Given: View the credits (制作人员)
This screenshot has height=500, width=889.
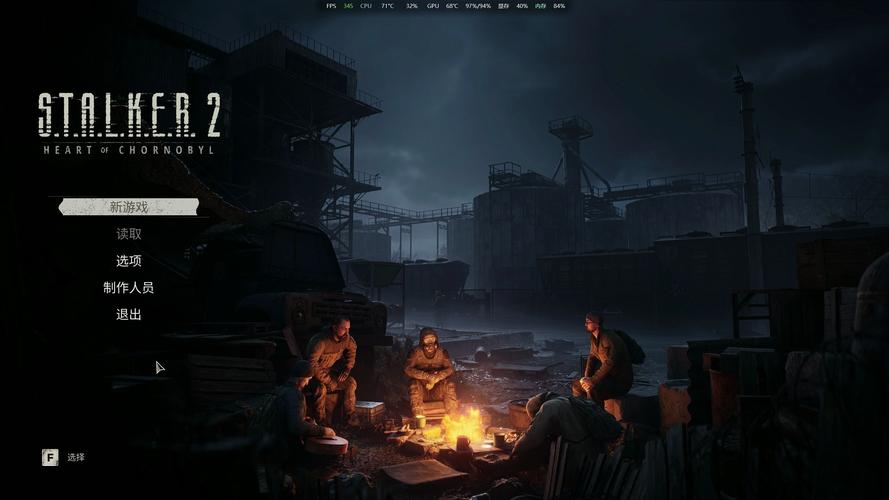Looking at the screenshot, I should point(129,288).
